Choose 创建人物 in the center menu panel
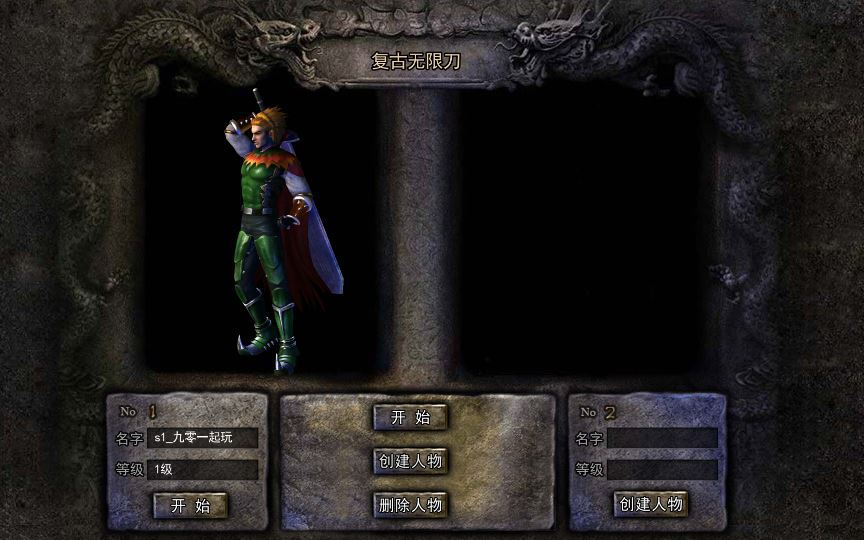Image resolution: width=864 pixels, height=540 pixels. (410, 461)
